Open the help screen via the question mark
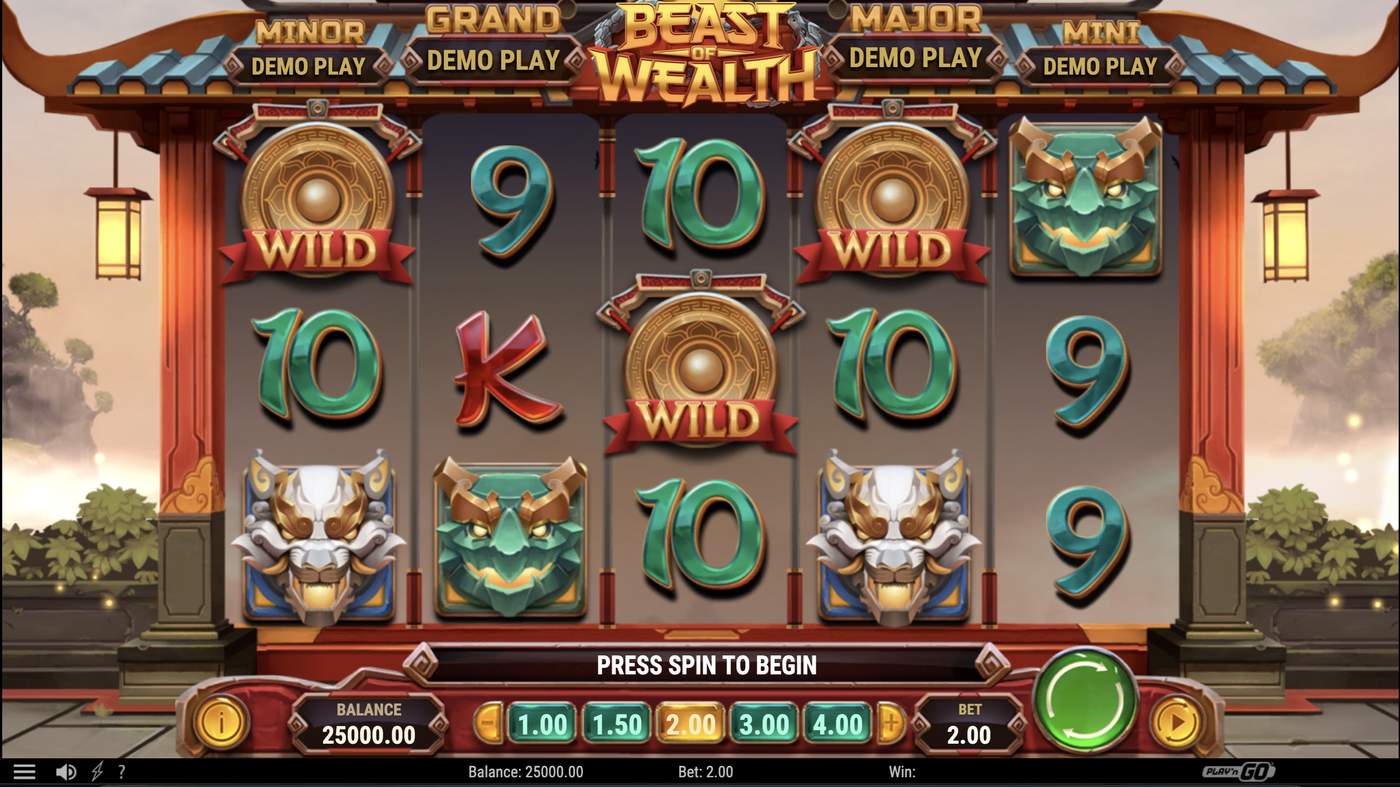 (122, 770)
